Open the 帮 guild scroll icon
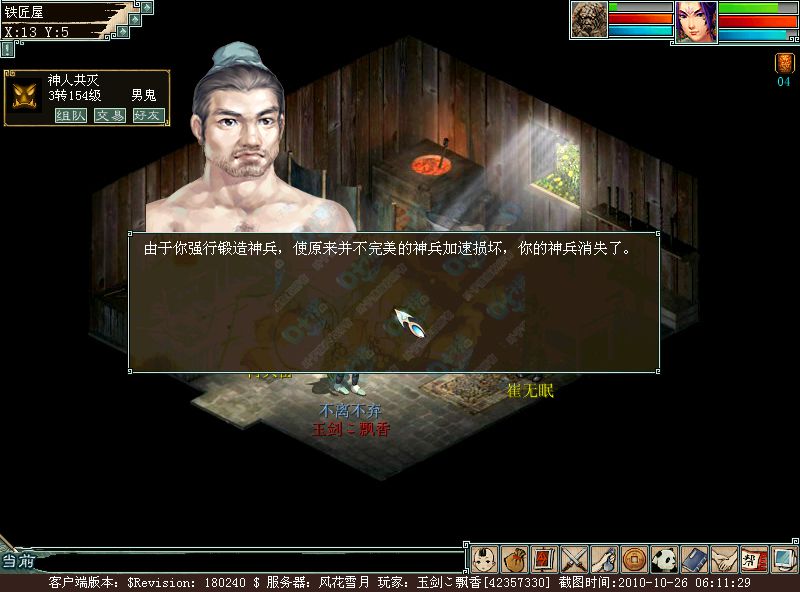 point(754,558)
